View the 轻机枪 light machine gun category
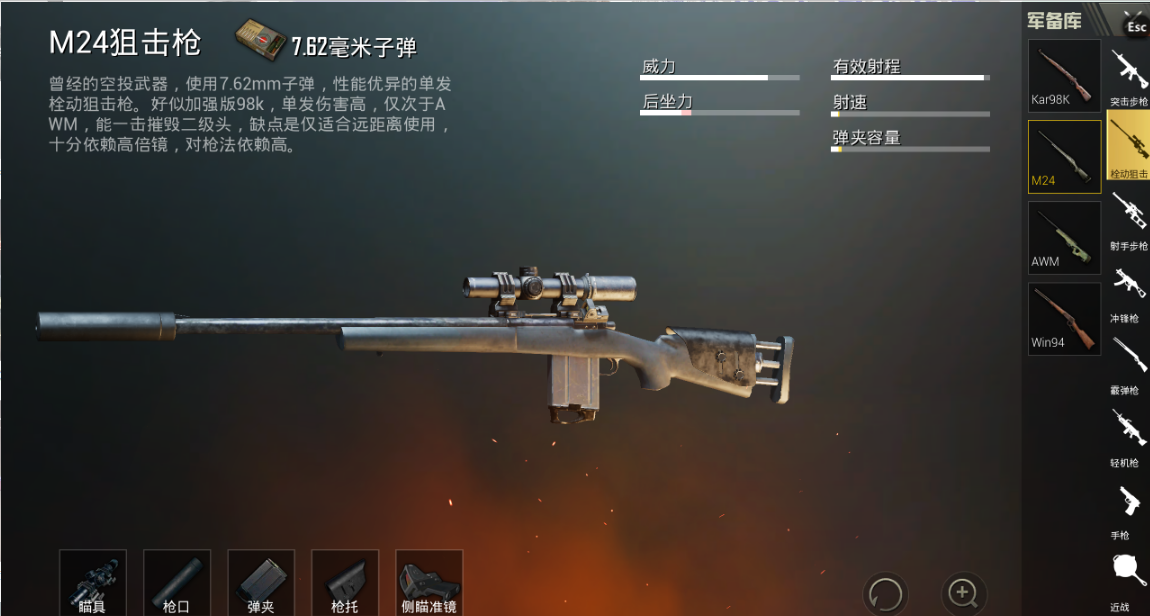Viewport: 1150px width, 616px height. 1129,435
